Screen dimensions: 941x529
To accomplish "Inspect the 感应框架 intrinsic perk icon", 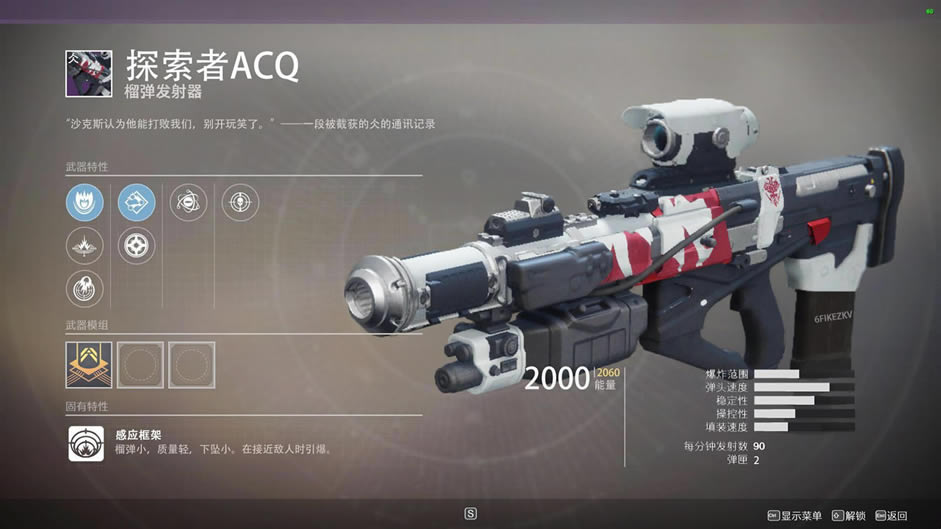I will [x=86, y=443].
